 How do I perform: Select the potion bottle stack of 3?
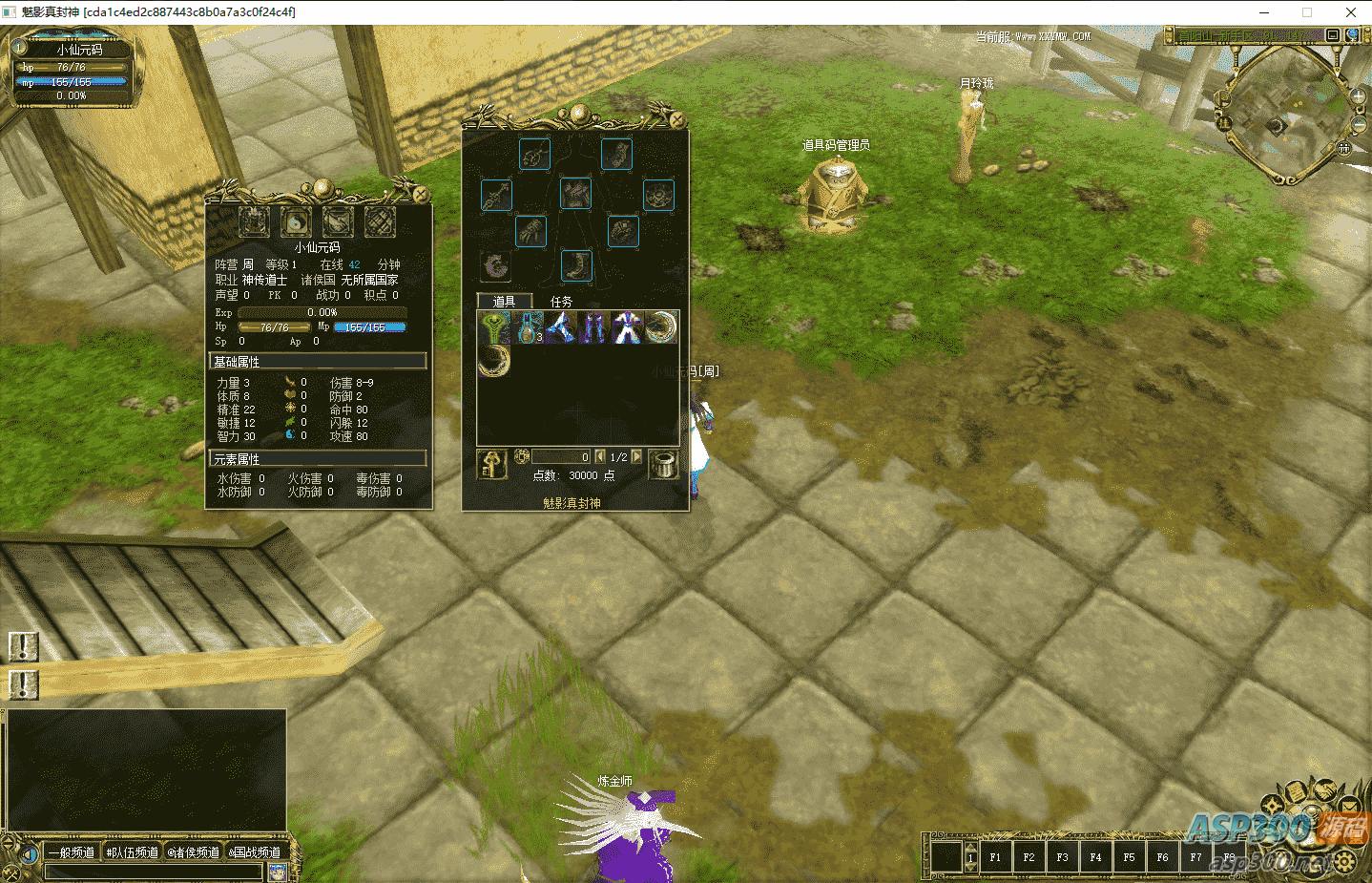coord(528,327)
